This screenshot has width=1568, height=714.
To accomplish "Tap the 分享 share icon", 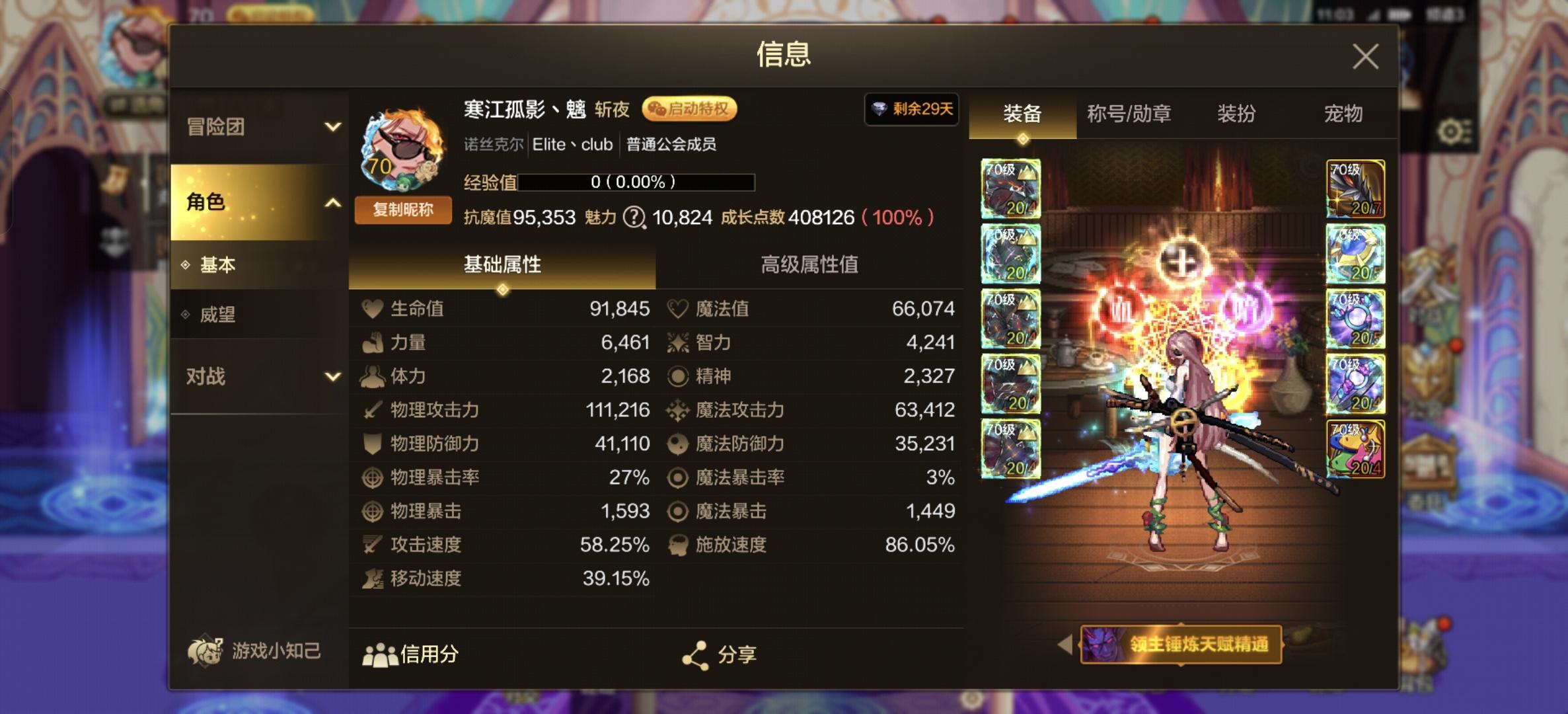I will [x=695, y=654].
